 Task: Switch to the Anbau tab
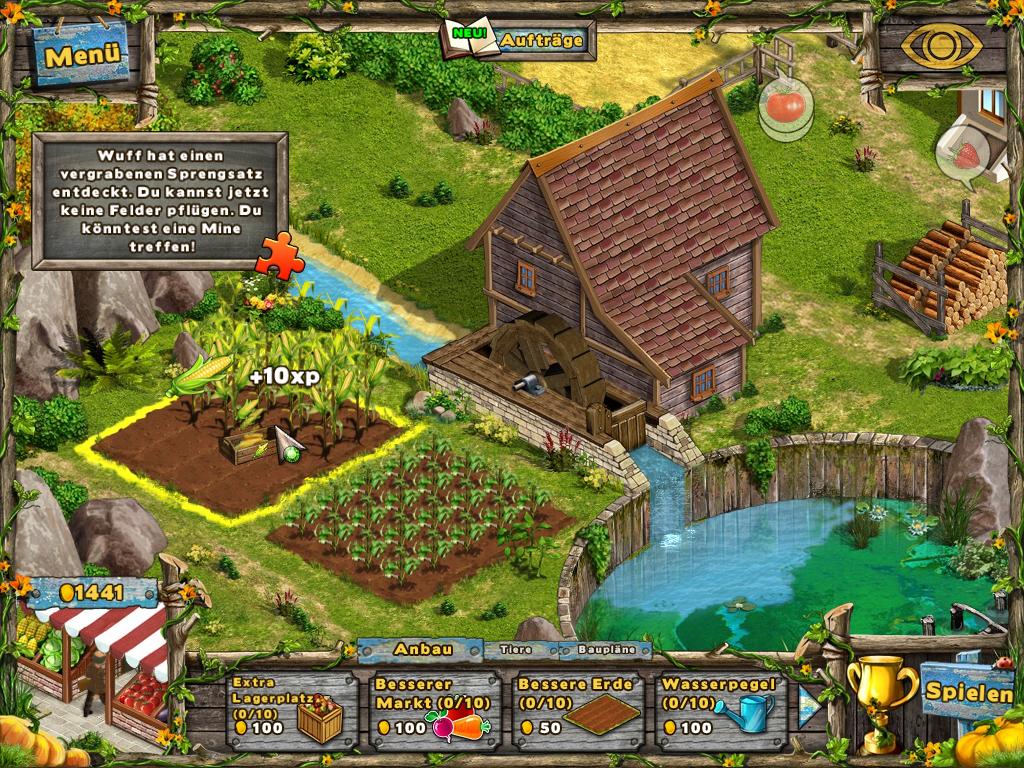[x=421, y=649]
